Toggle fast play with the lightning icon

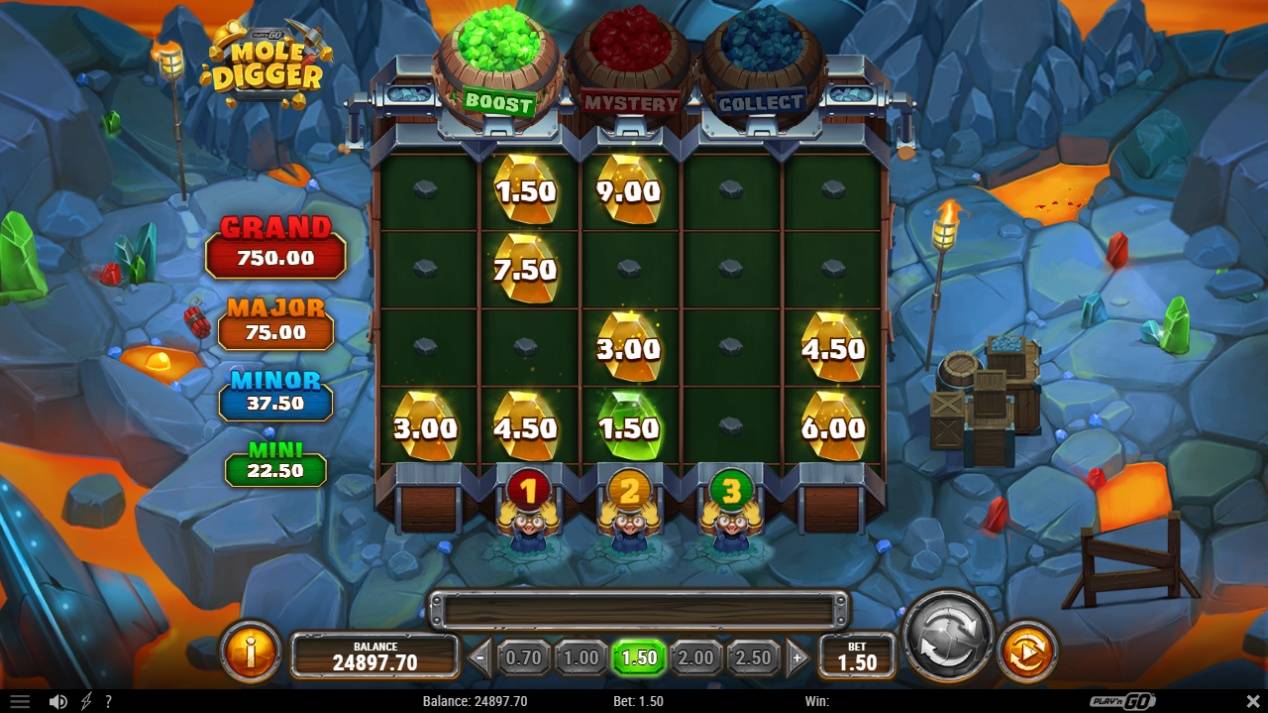[x=86, y=702]
